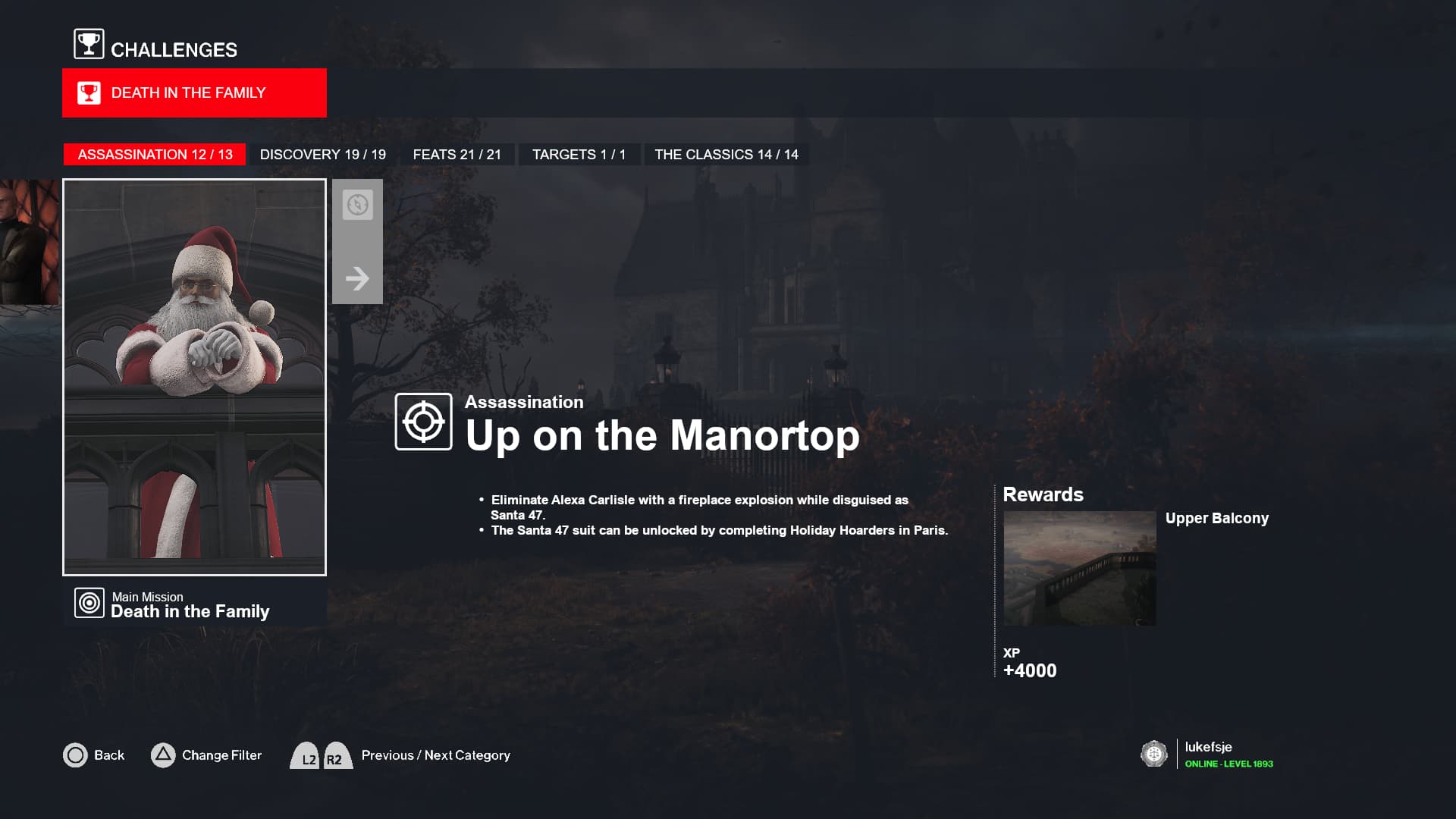Viewport: 1456px width, 819px height.
Task: Show the Feats 21 / 21 category
Action: 457,155
